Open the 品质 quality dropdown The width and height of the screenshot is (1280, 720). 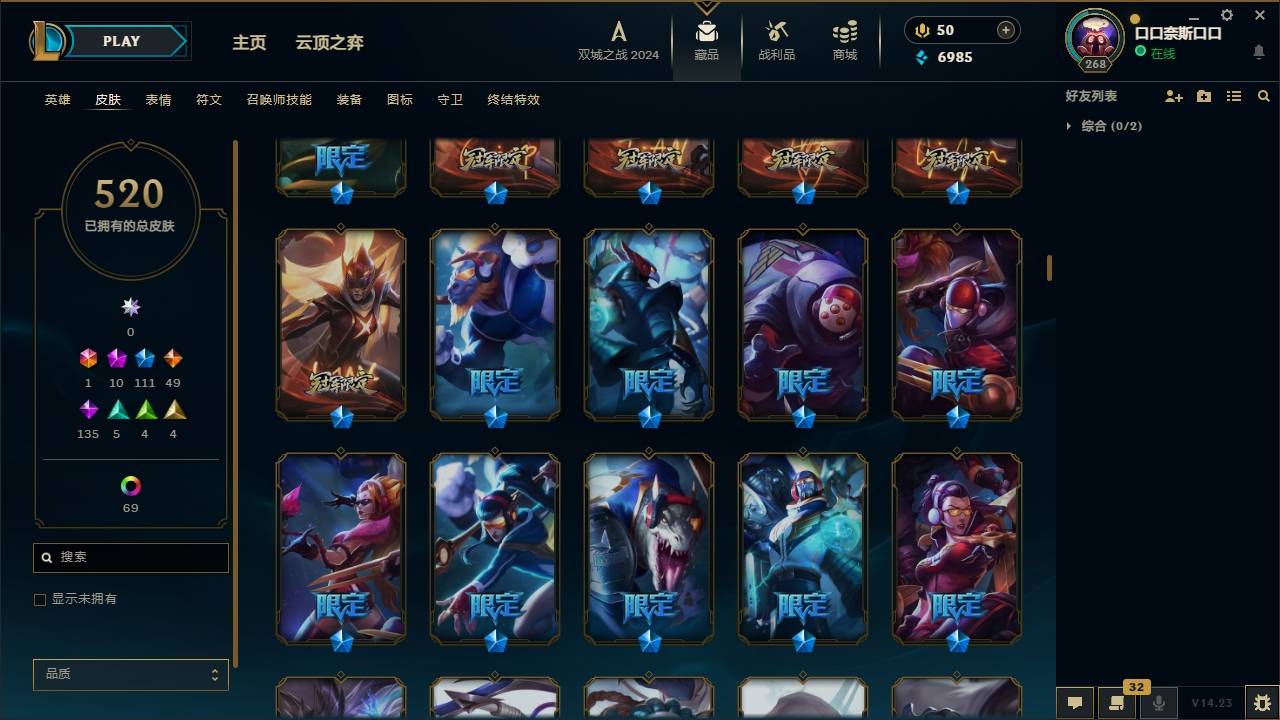coord(130,674)
